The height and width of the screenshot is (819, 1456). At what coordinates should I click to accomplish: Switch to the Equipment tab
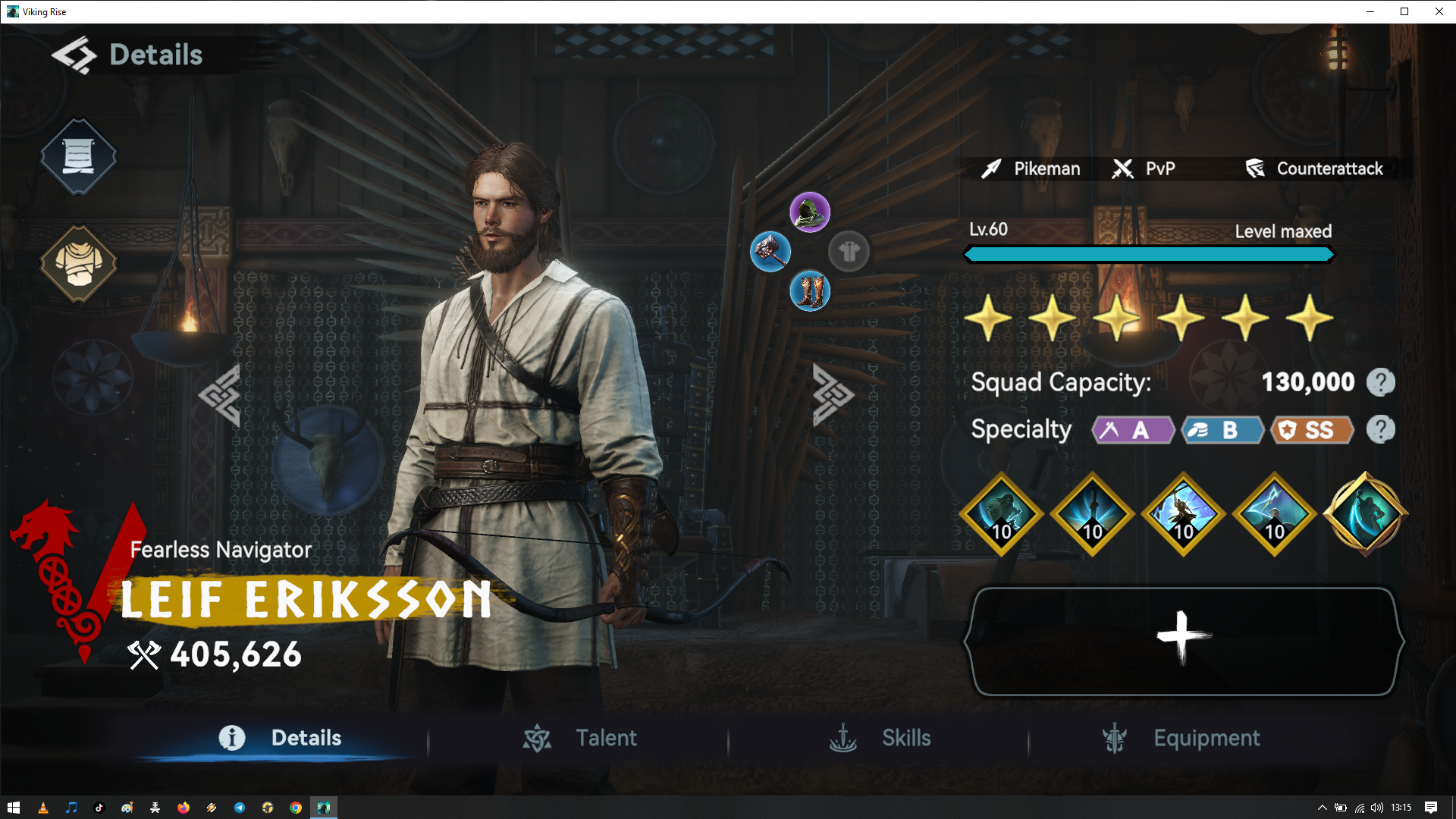click(1181, 738)
